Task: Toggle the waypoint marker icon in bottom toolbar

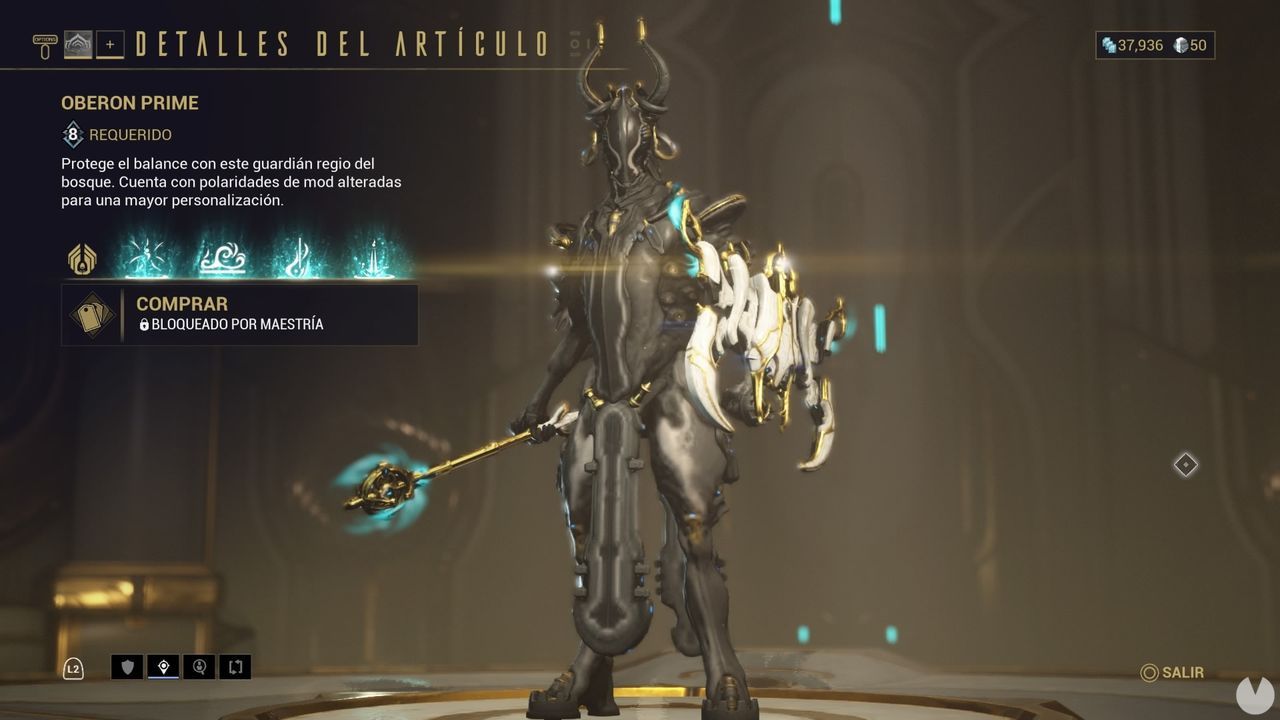Action: tap(163, 667)
